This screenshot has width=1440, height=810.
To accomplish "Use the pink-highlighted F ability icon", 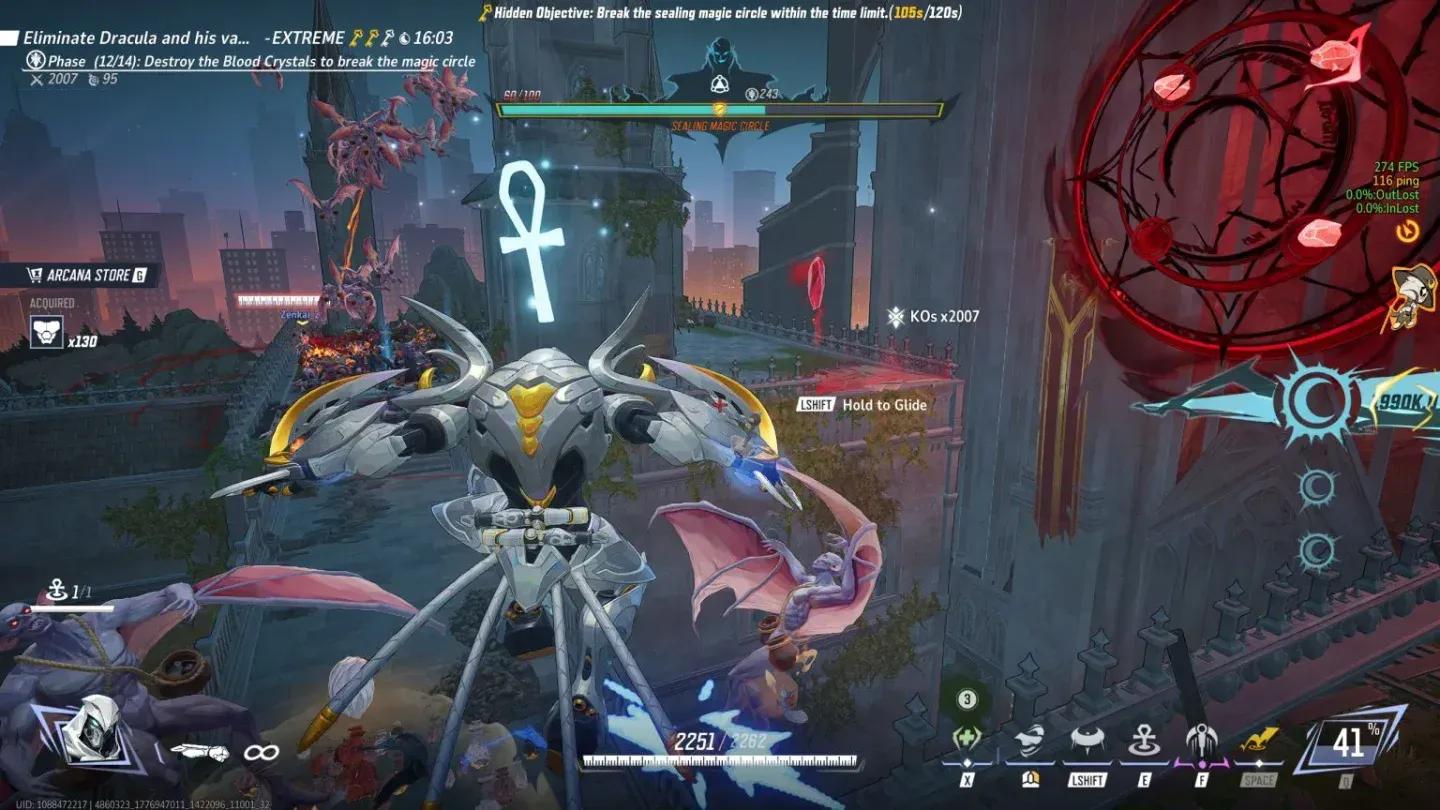I will pyautogui.click(x=1201, y=742).
